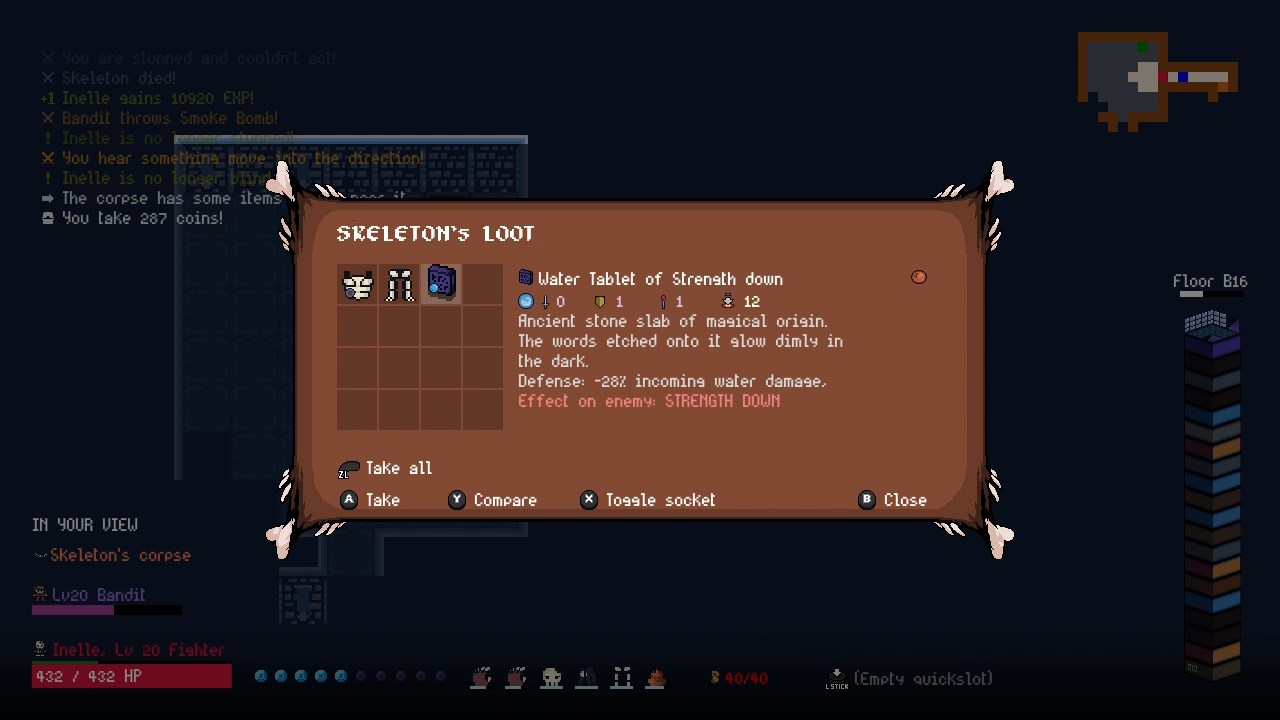The image size is (1280, 720).
Task: Click the cloak icon in the equipment hotbar
Action: click(x=586, y=678)
